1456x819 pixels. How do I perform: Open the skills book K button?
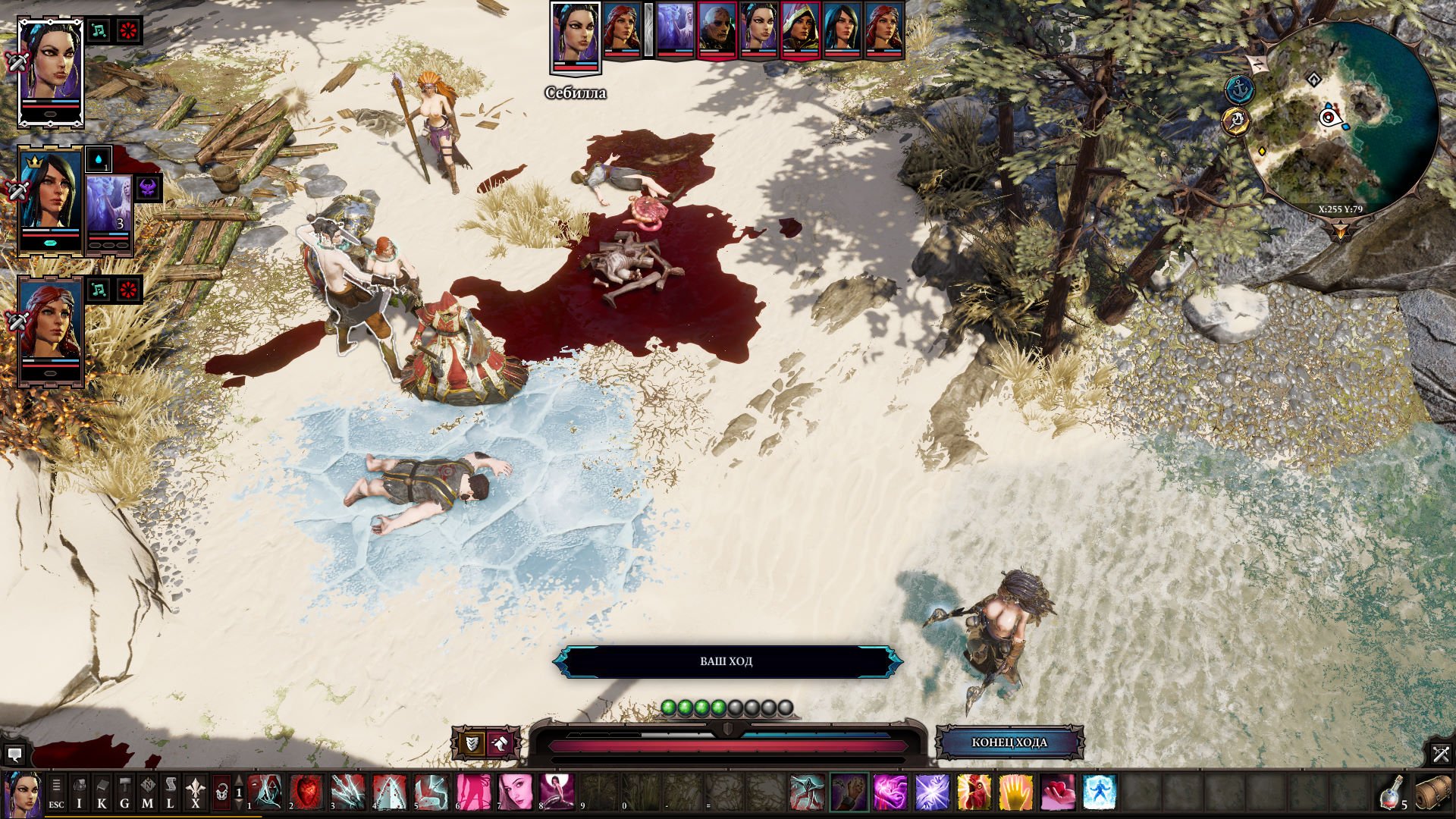coord(102,792)
